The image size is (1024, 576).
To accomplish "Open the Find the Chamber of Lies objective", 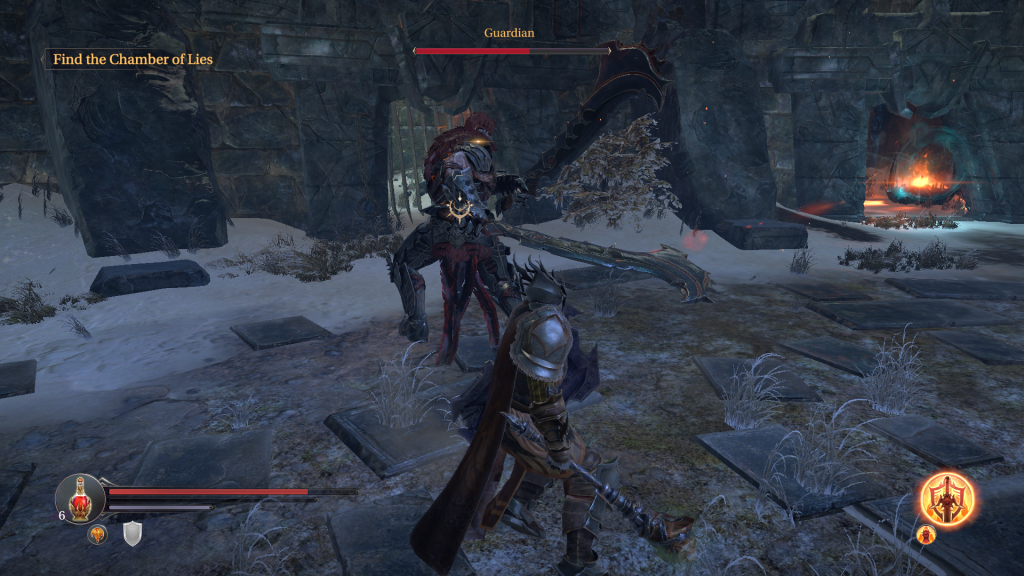I will pyautogui.click(x=132, y=59).
